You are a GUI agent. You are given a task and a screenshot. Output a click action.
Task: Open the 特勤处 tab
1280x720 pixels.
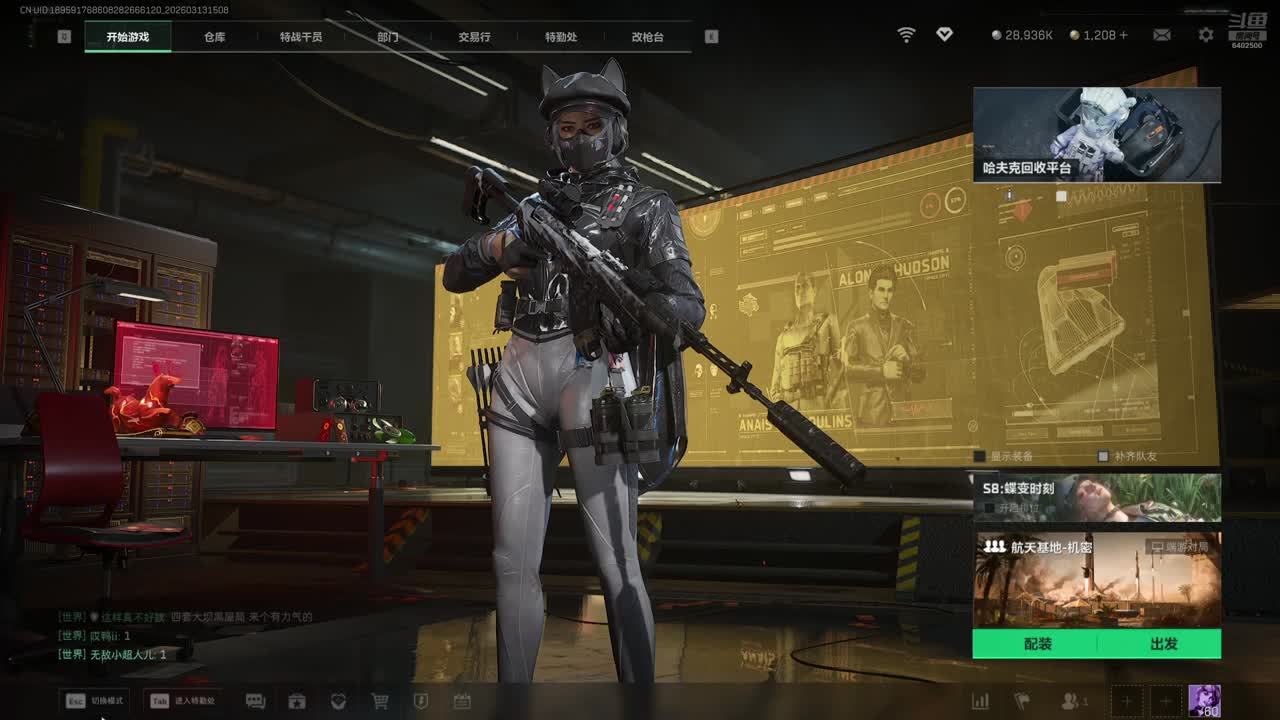coord(561,37)
